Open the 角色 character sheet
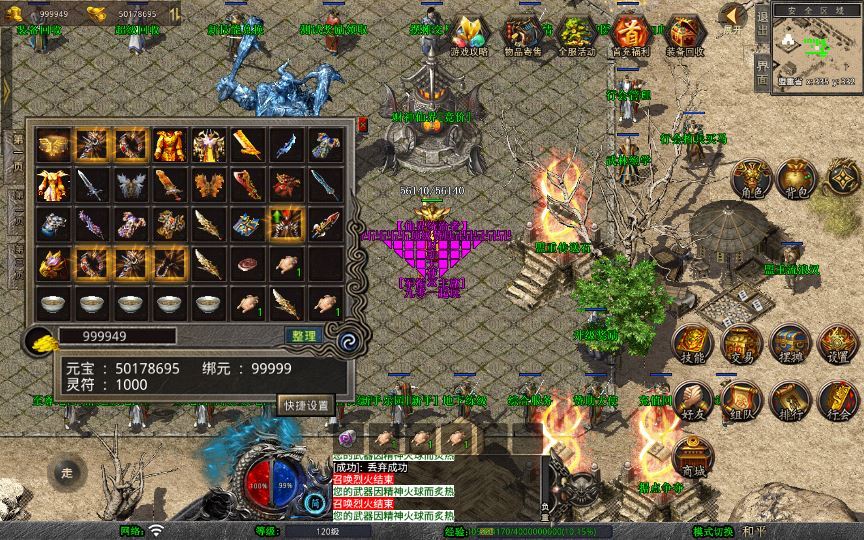This screenshot has height=540, width=864. (x=750, y=179)
